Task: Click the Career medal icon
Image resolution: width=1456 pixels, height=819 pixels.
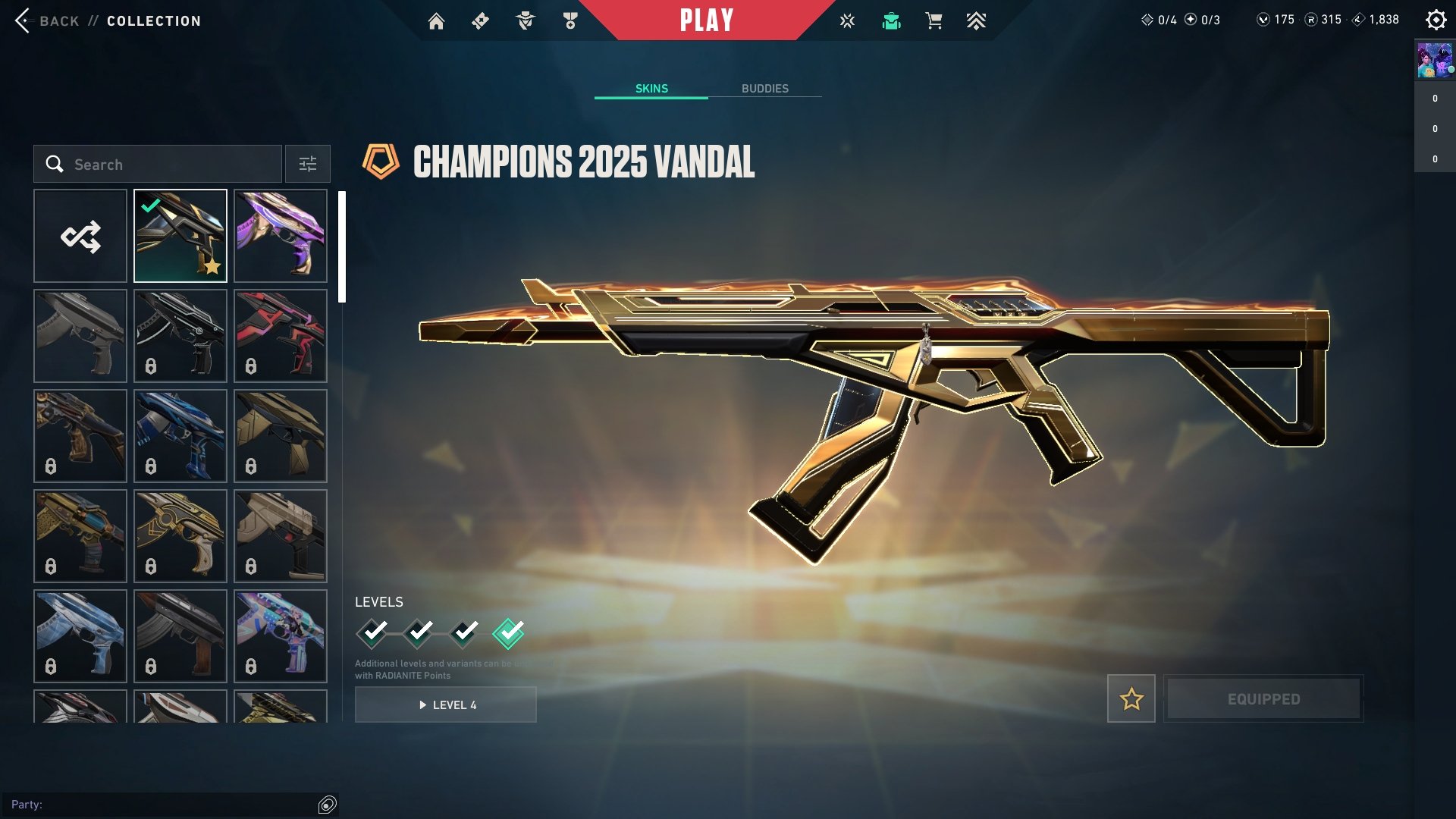Action: (570, 20)
